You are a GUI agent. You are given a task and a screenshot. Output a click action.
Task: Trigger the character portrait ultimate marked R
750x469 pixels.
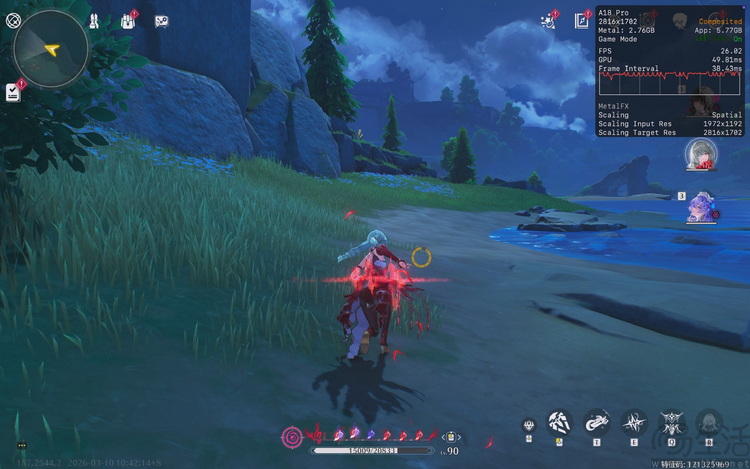click(x=709, y=423)
